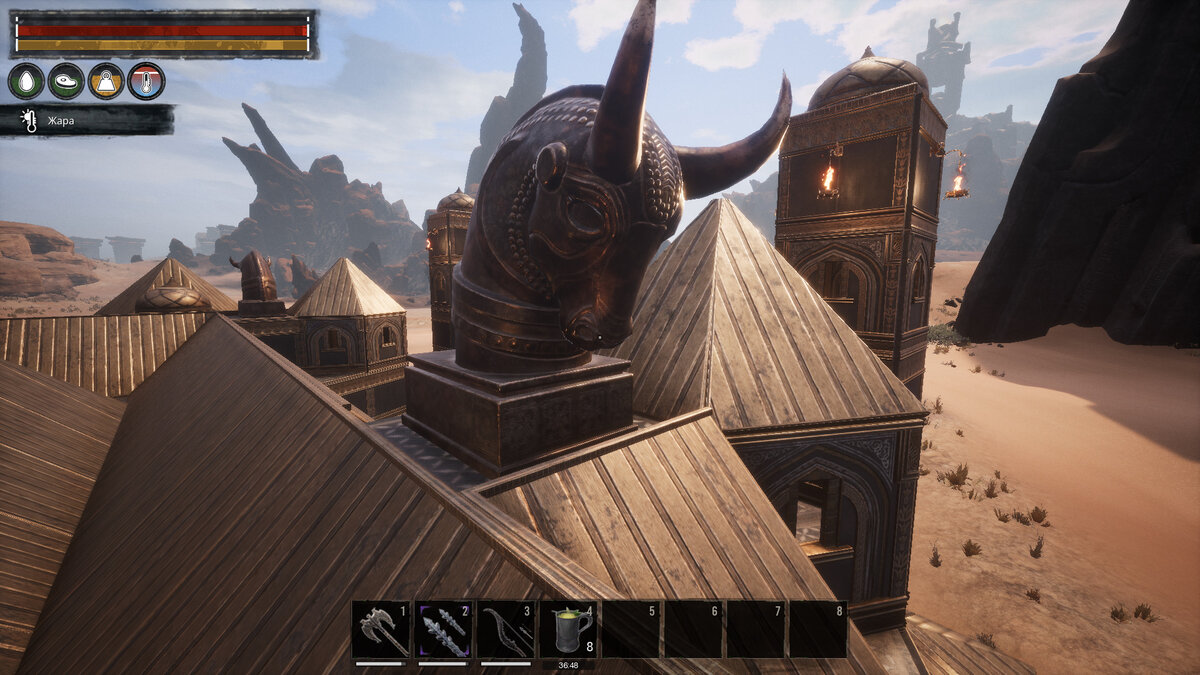The width and height of the screenshot is (1200, 675).
Task: Click the thermometer temperature icon
Action: click(146, 81)
